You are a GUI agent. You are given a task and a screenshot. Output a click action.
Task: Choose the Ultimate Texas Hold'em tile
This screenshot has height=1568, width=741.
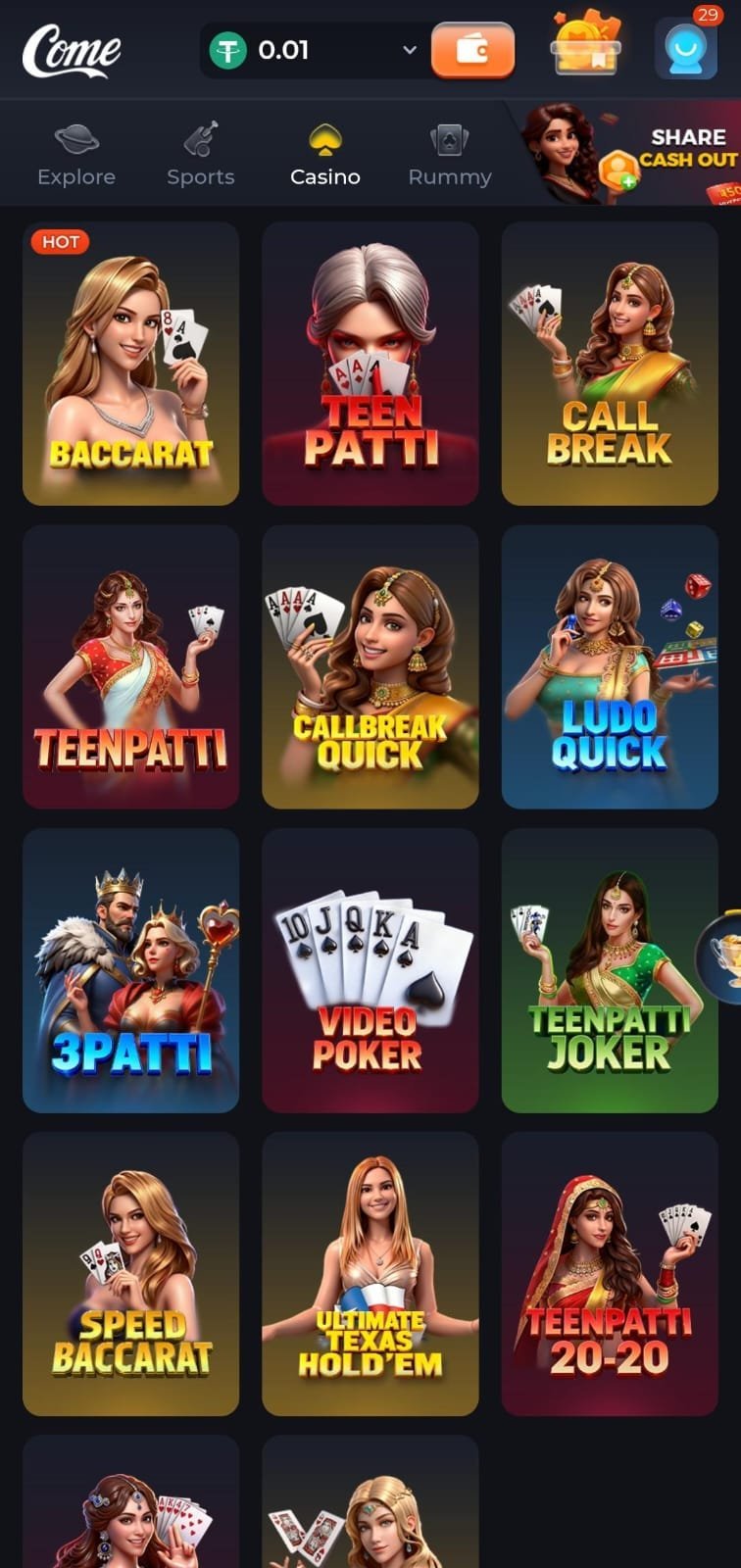370,1274
